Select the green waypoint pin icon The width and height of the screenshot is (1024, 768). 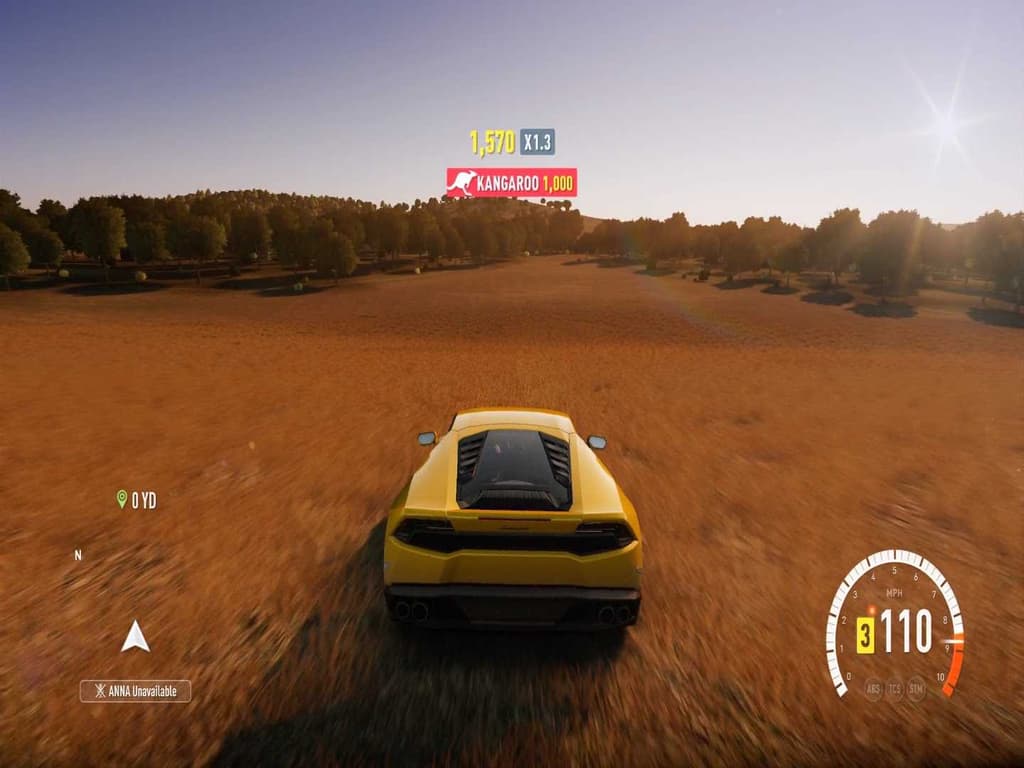pyautogui.click(x=122, y=499)
